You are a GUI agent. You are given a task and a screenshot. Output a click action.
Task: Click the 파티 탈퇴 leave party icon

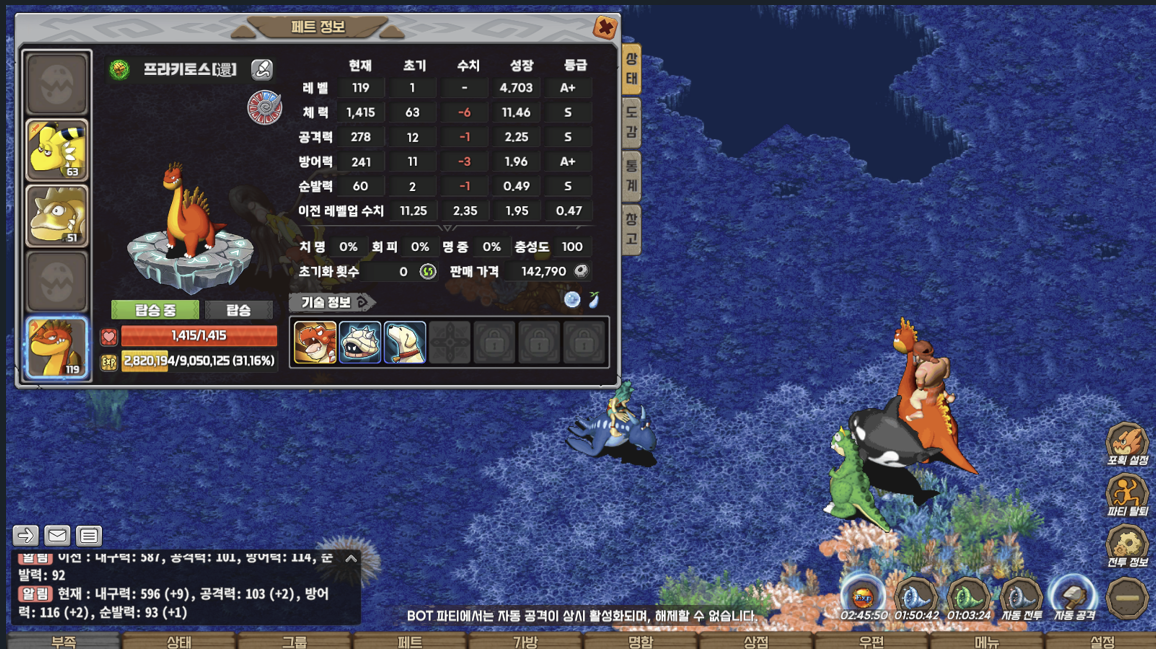pos(1126,497)
